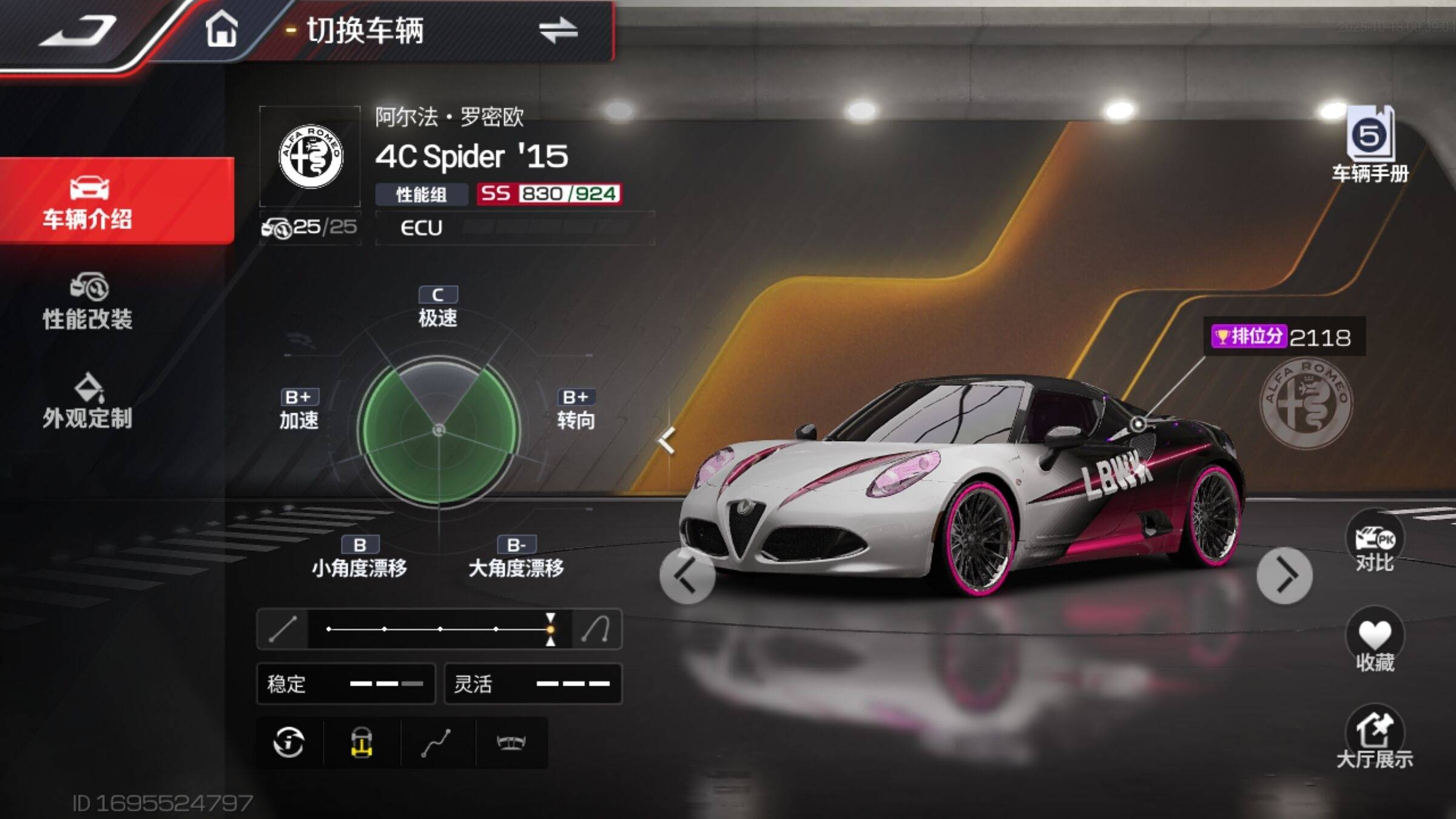Open the curve graph icon
The width and height of the screenshot is (1456, 819).
click(x=436, y=743)
